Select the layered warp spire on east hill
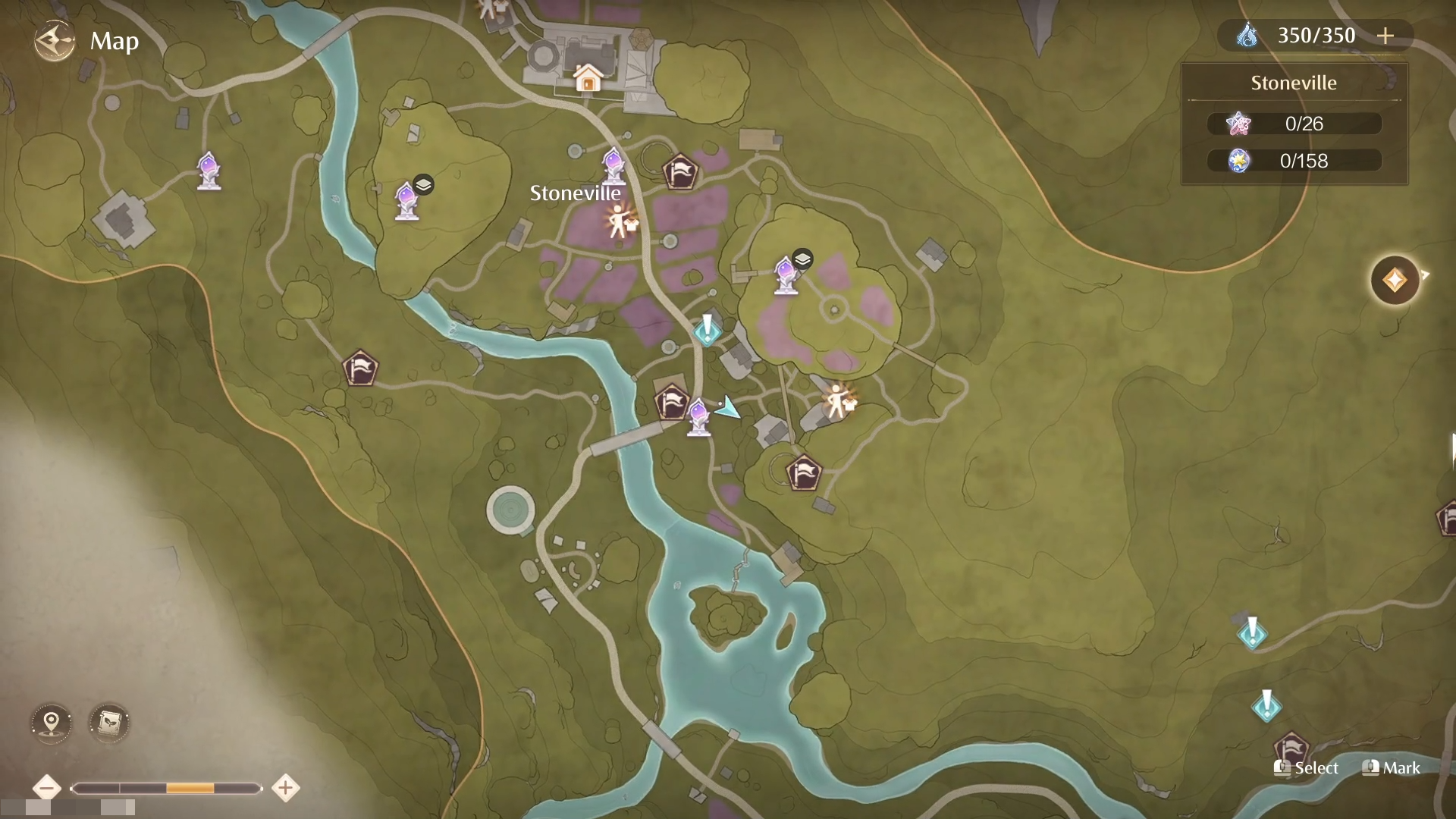 pos(786,274)
